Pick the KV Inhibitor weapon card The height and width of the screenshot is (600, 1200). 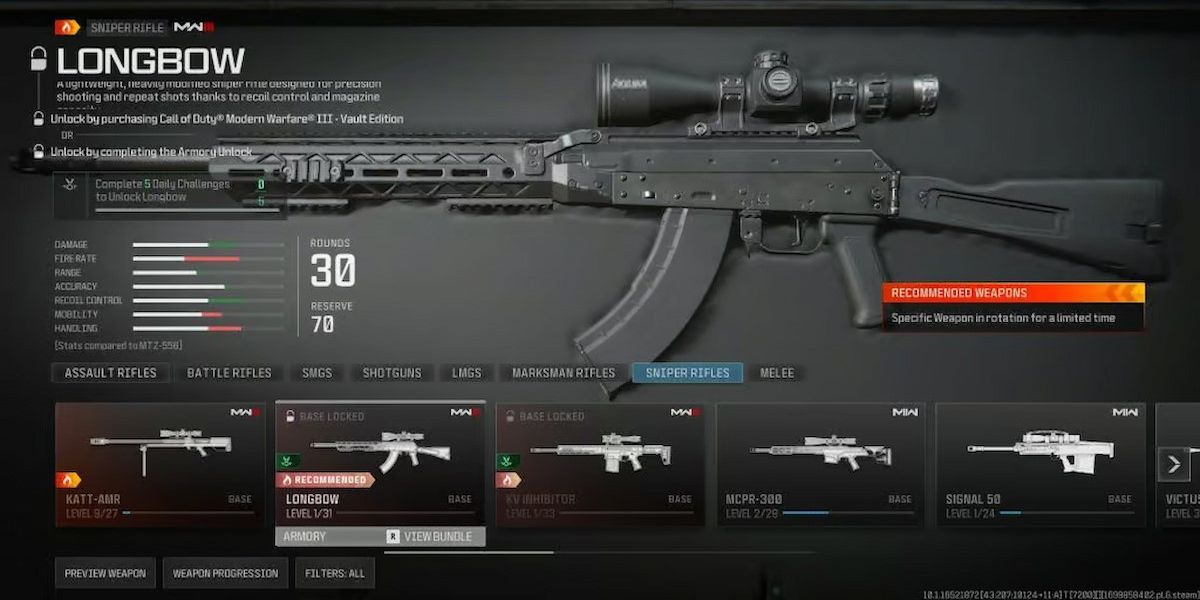[x=600, y=464]
